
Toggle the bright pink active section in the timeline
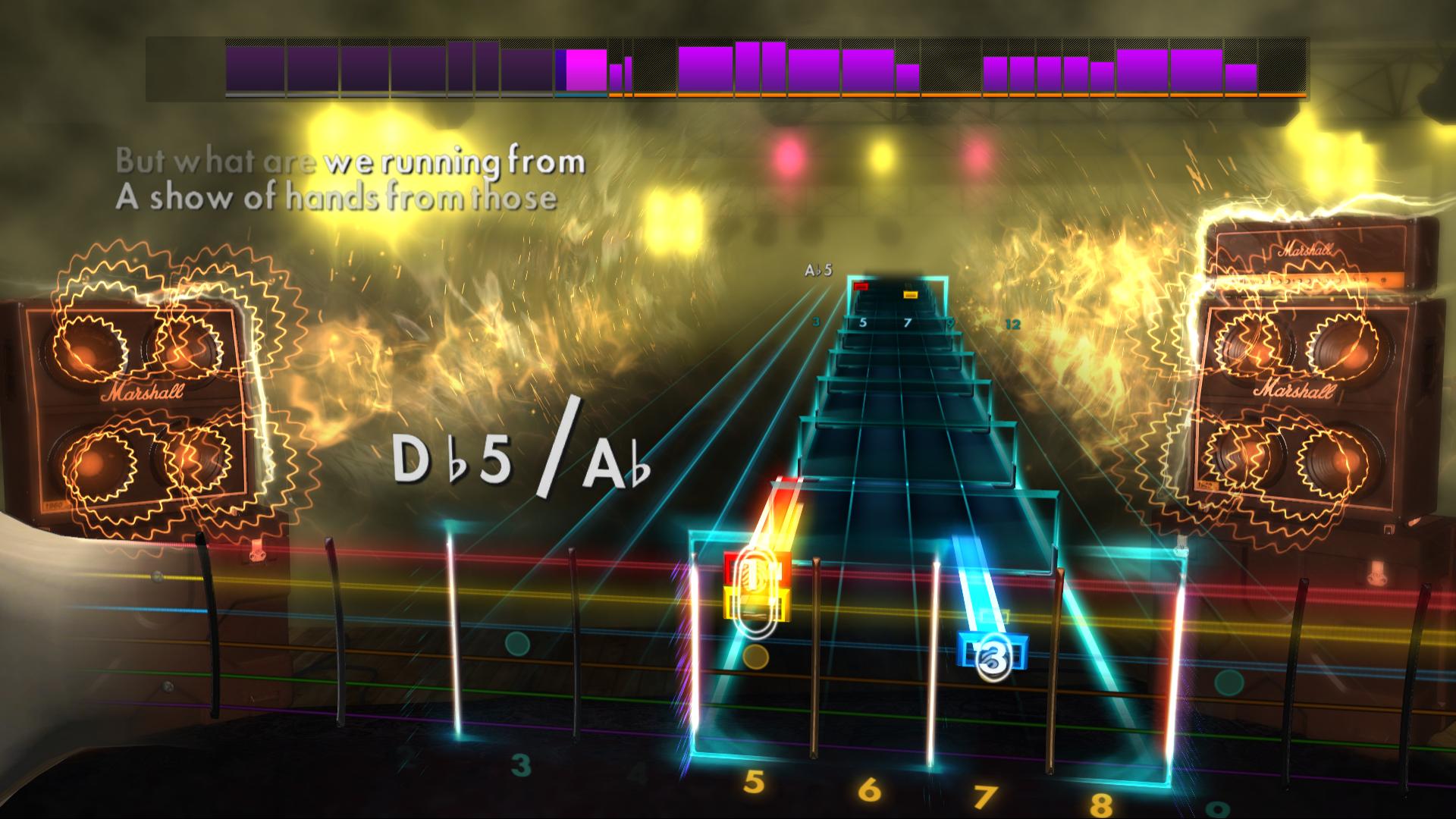point(585,68)
